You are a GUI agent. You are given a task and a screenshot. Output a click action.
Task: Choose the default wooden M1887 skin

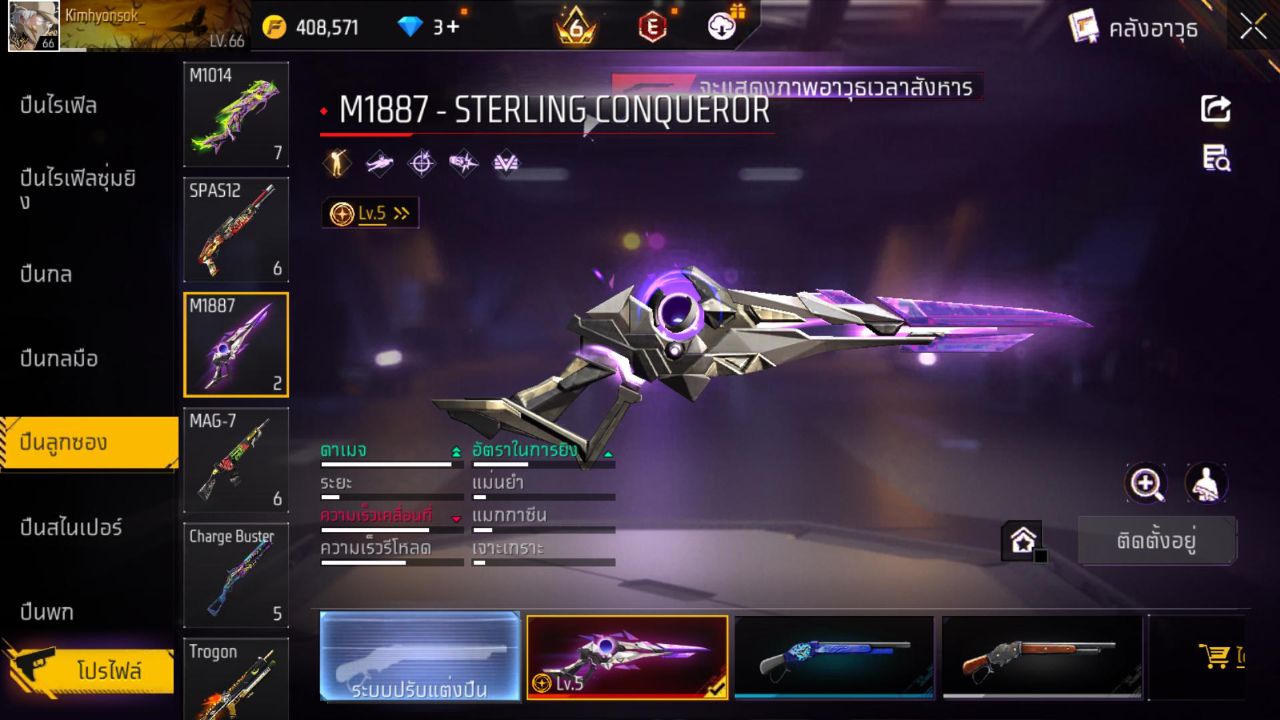(x=1041, y=656)
